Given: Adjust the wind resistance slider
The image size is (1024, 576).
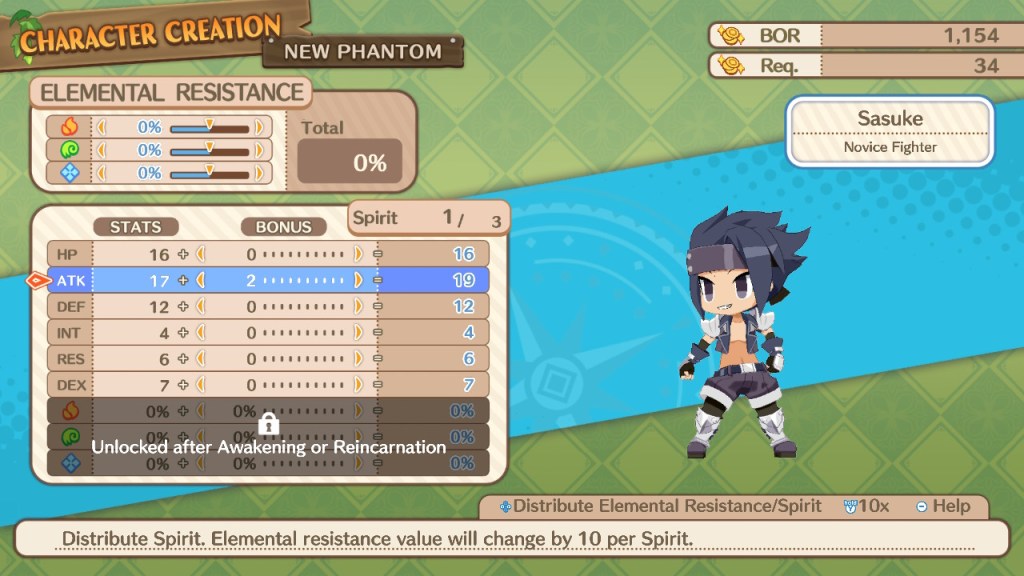Looking at the screenshot, I should click(209, 150).
